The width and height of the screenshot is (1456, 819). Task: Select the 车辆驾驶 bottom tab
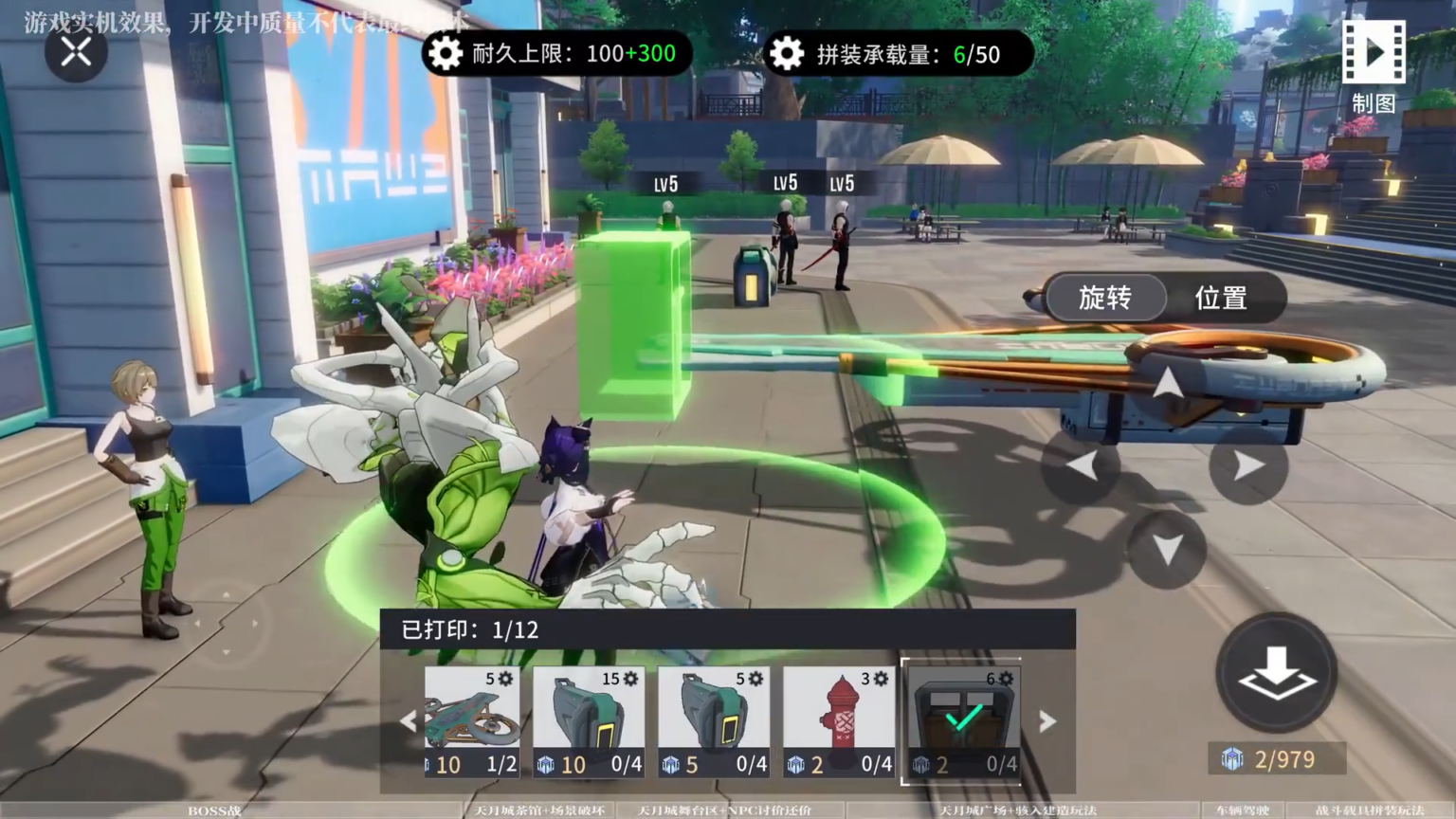[x=1243, y=810]
